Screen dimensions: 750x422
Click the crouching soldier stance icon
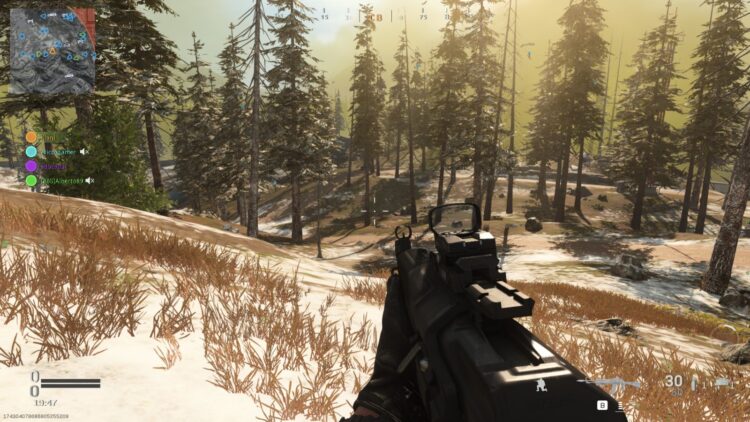(541, 383)
